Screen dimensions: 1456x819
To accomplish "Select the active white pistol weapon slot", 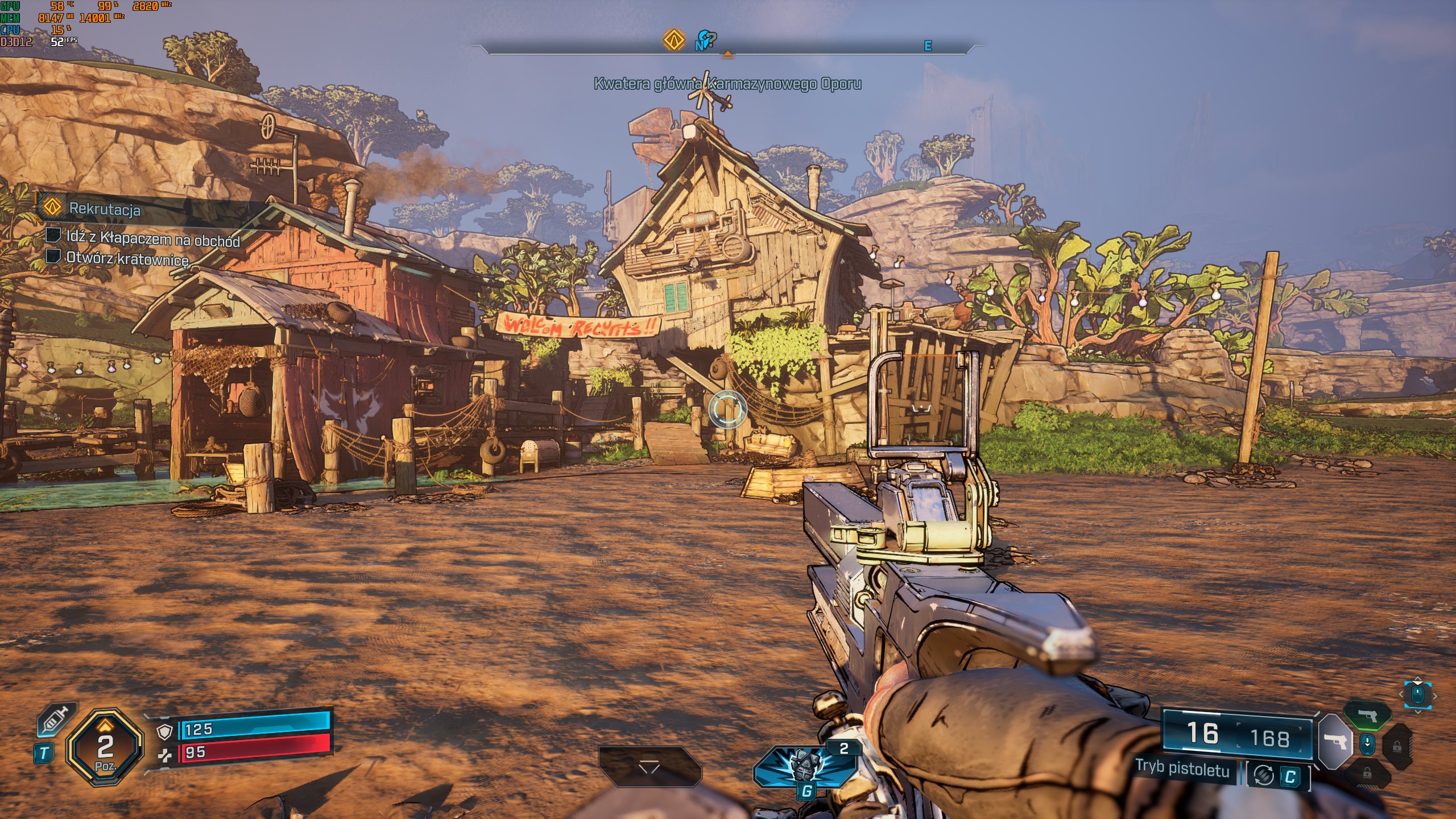I will coord(1335,741).
